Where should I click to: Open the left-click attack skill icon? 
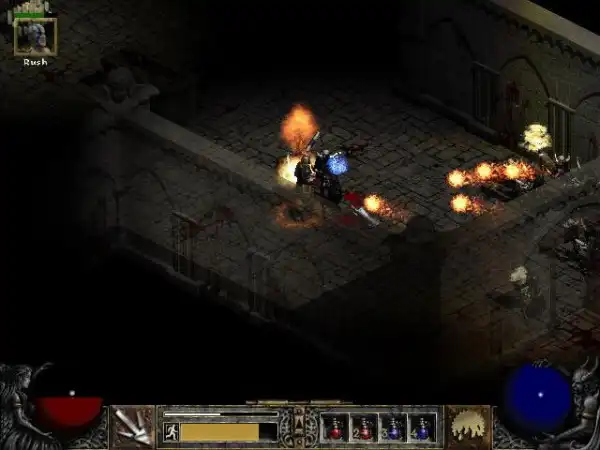pos(132,427)
